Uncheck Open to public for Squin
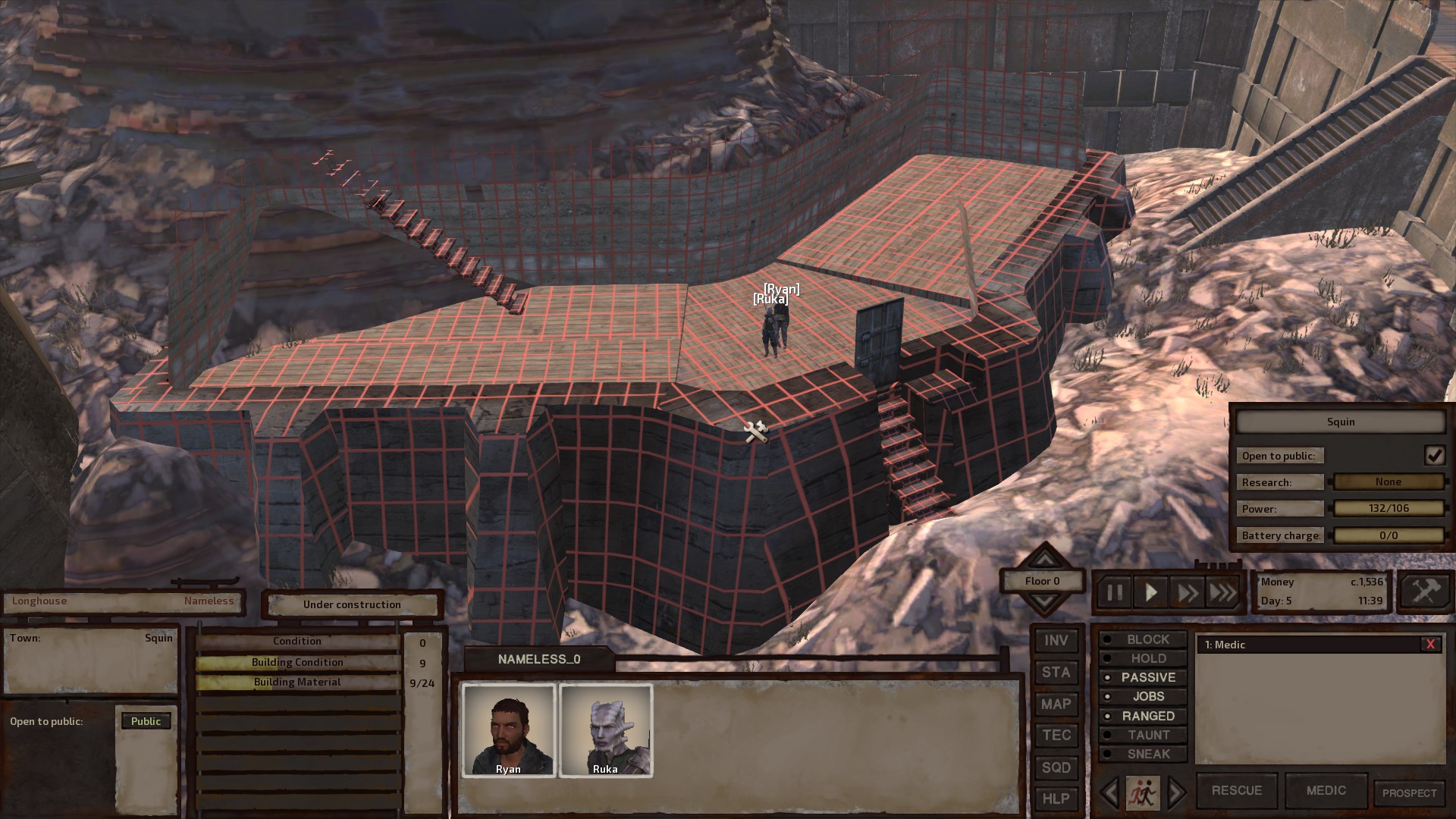The width and height of the screenshot is (1456, 819). pos(1435,455)
